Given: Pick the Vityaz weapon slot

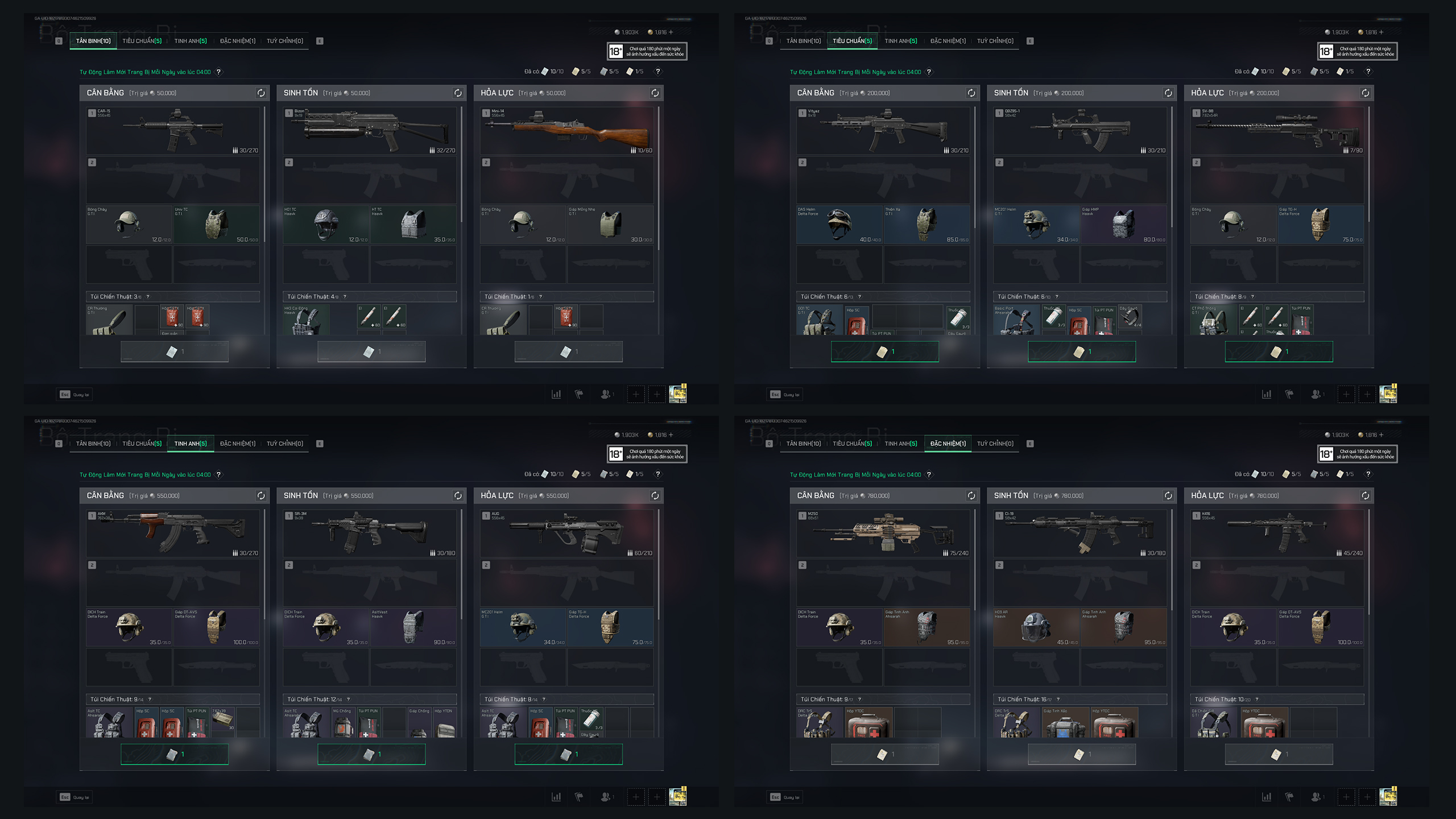Looking at the screenshot, I should pyautogui.click(x=883, y=131).
